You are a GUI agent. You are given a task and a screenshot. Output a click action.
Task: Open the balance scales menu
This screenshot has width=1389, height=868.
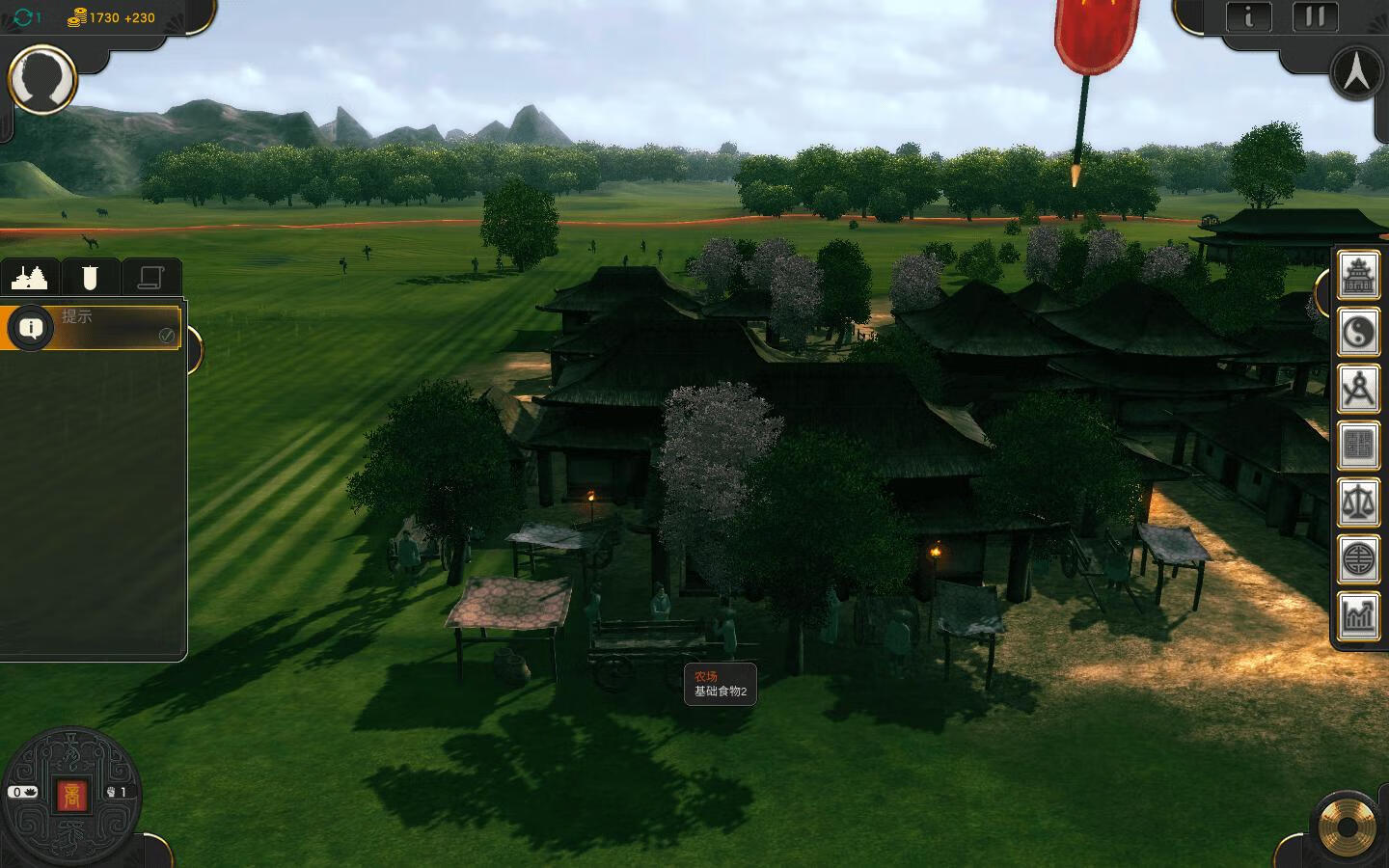point(1358,502)
